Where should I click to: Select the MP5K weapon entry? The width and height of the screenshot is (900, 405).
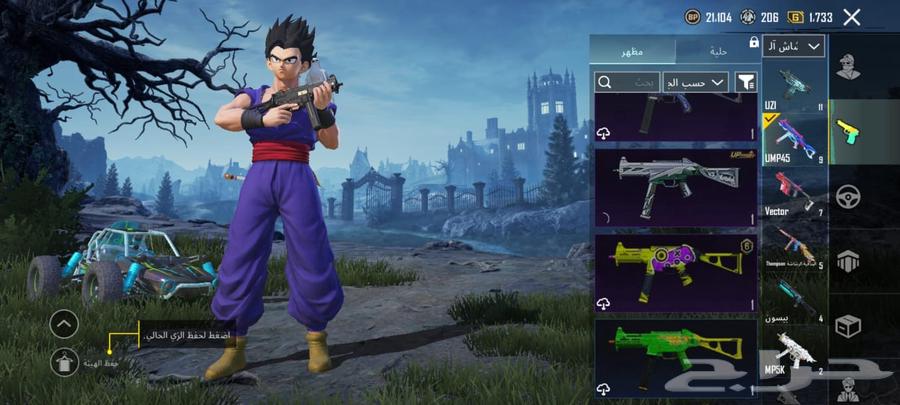pyautogui.click(x=795, y=355)
